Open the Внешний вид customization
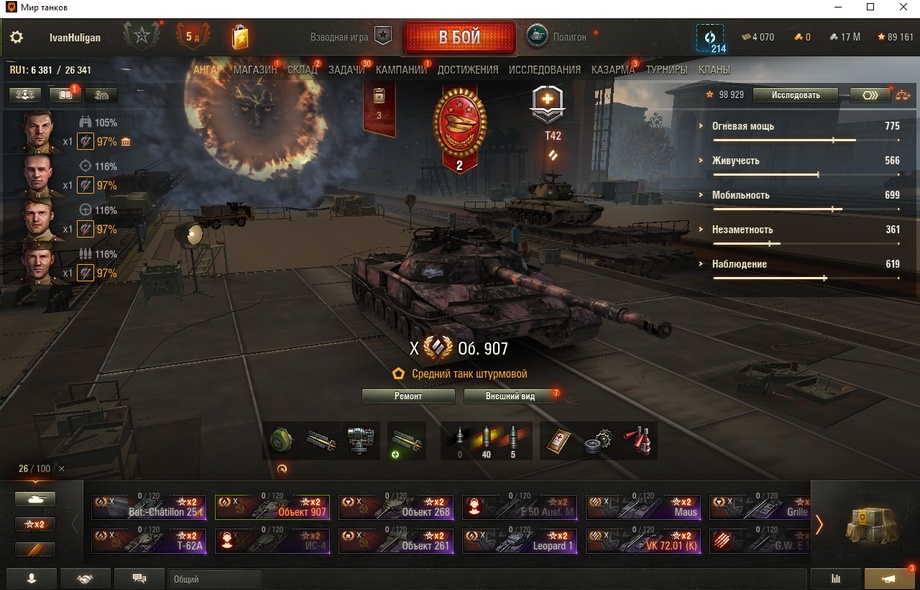Image resolution: width=920 pixels, height=590 pixels. pos(510,396)
